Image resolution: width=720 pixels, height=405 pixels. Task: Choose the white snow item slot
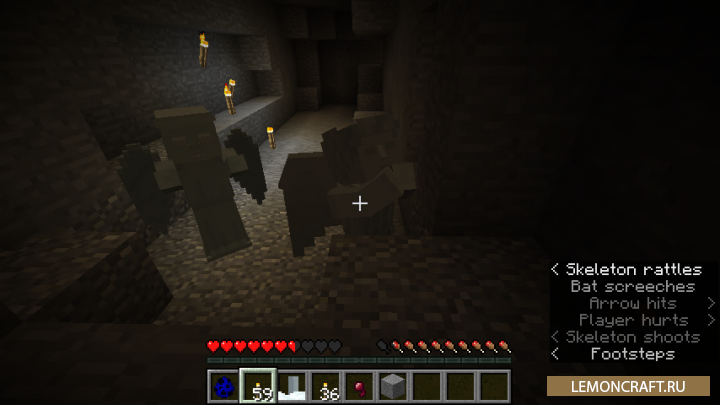(x=292, y=385)
